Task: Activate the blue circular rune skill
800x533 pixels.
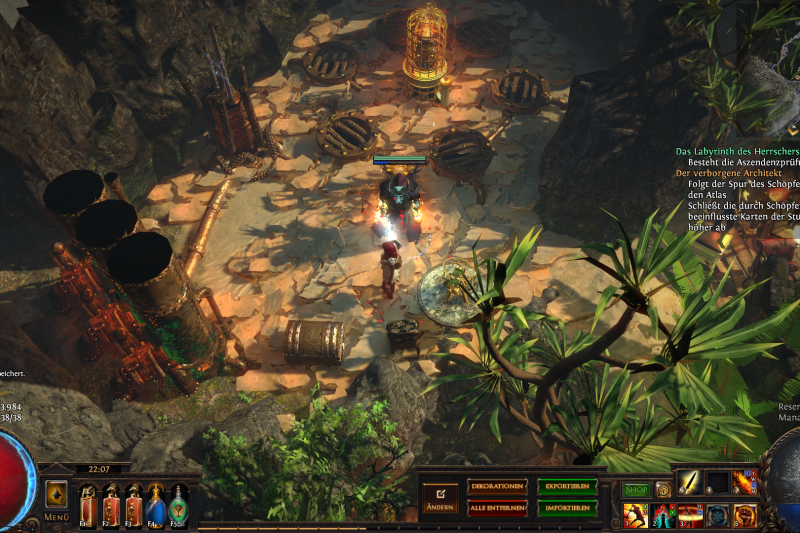Action: (718, 515)
